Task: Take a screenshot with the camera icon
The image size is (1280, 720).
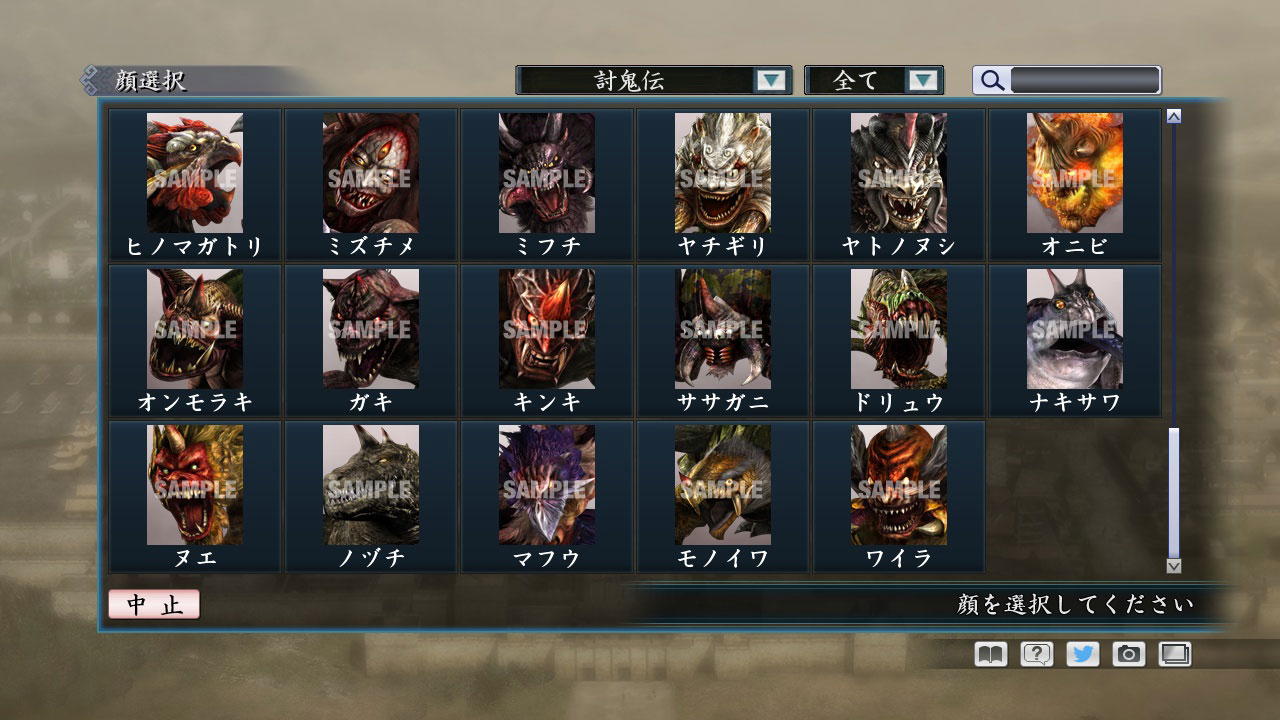Action: [x=1127, y=654]
